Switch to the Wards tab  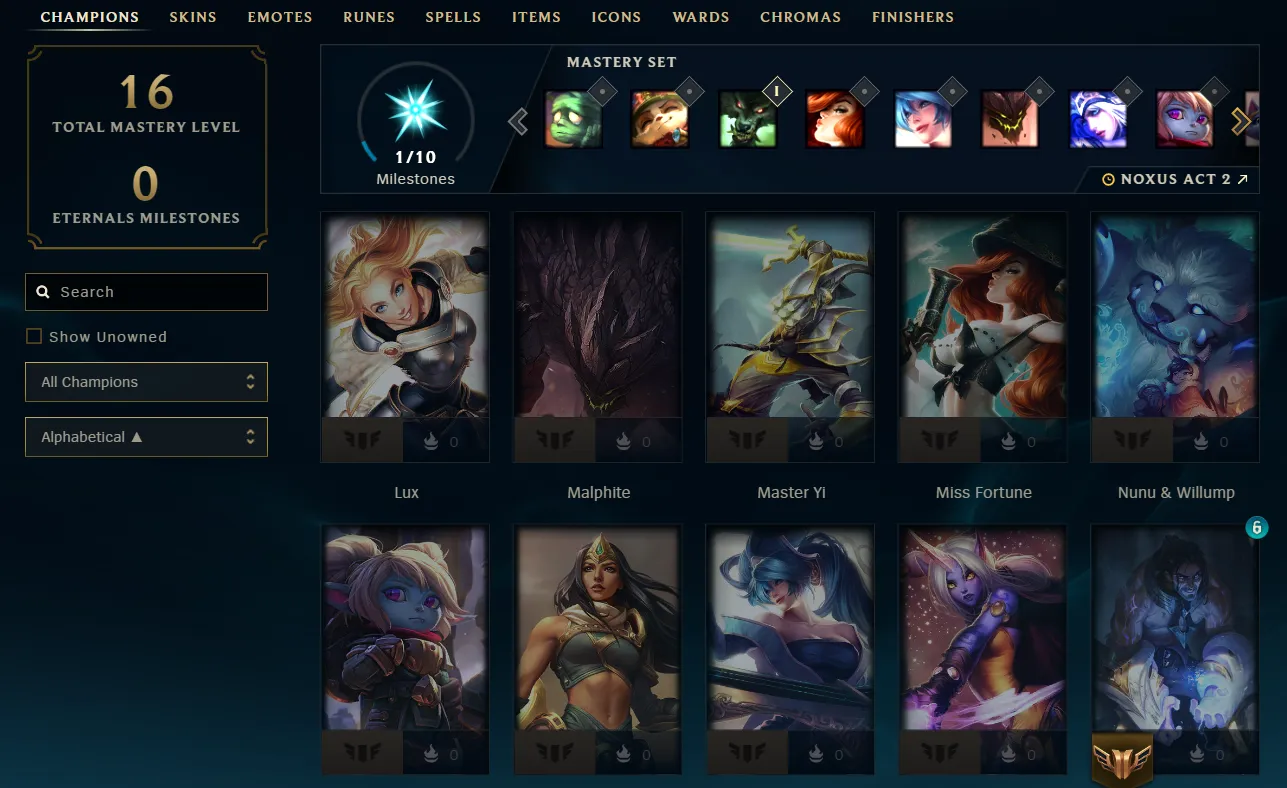coord(701,17)
